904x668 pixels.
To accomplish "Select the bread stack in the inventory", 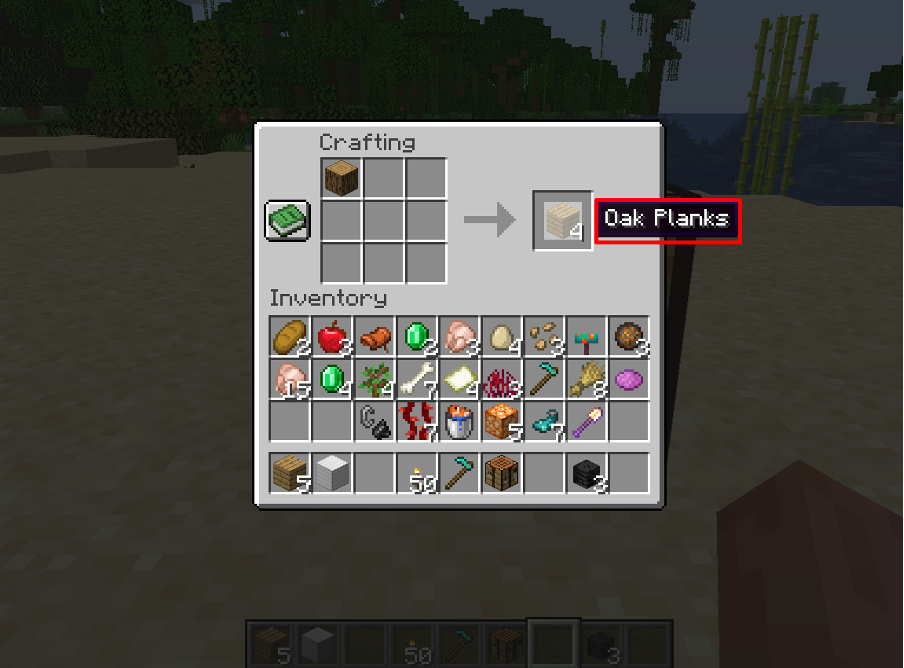I will tap(289, 338).
